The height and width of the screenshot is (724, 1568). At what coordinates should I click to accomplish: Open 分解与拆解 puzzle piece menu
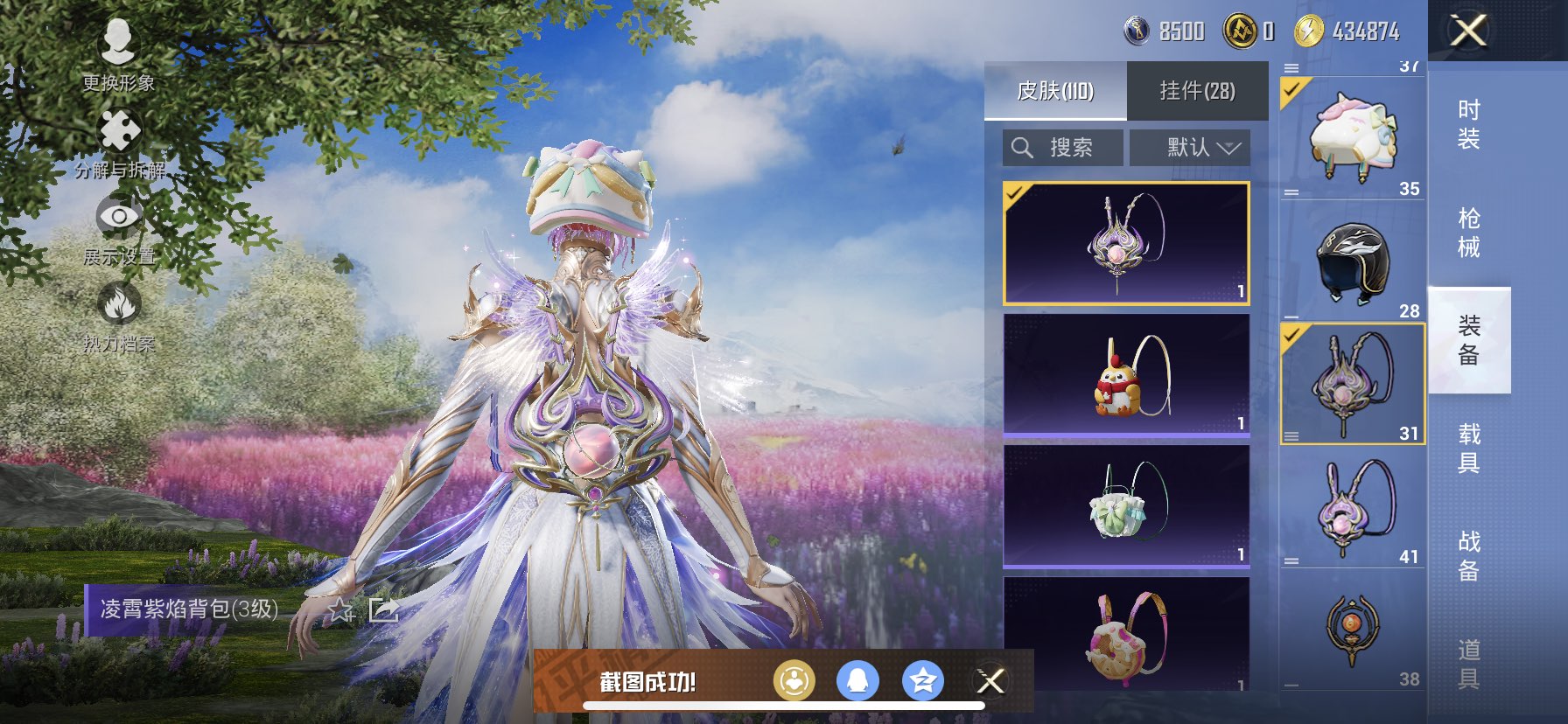coord(120,142)
